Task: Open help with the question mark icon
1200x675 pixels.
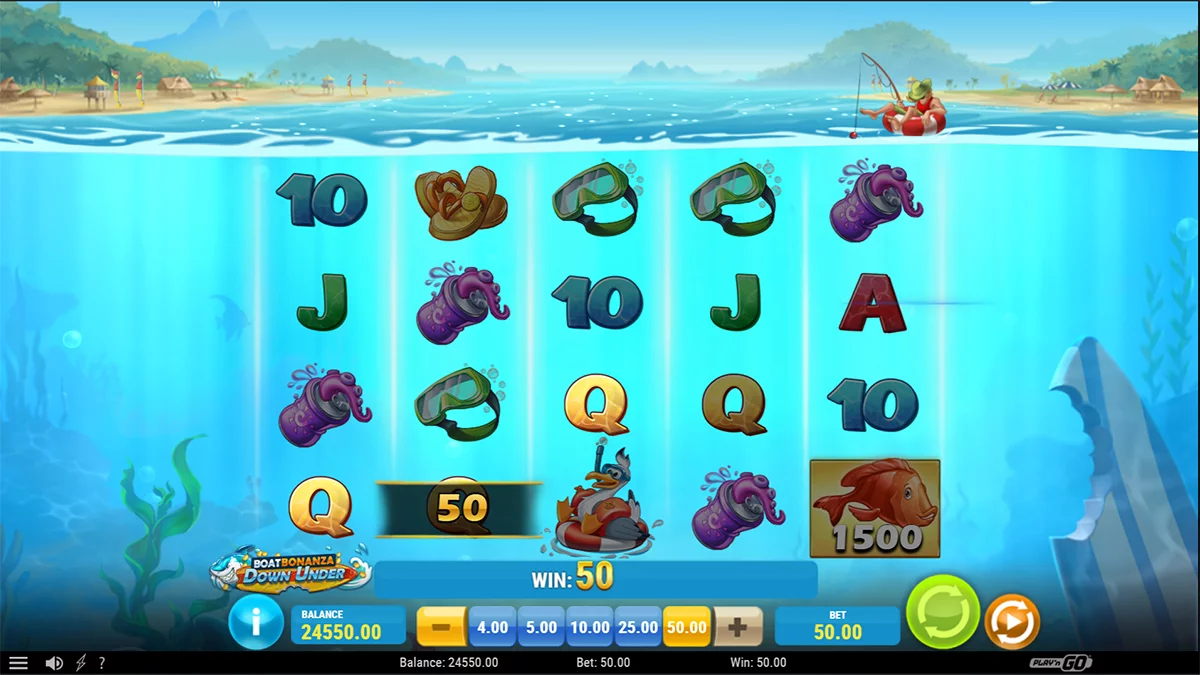Action: coord(101,663)
